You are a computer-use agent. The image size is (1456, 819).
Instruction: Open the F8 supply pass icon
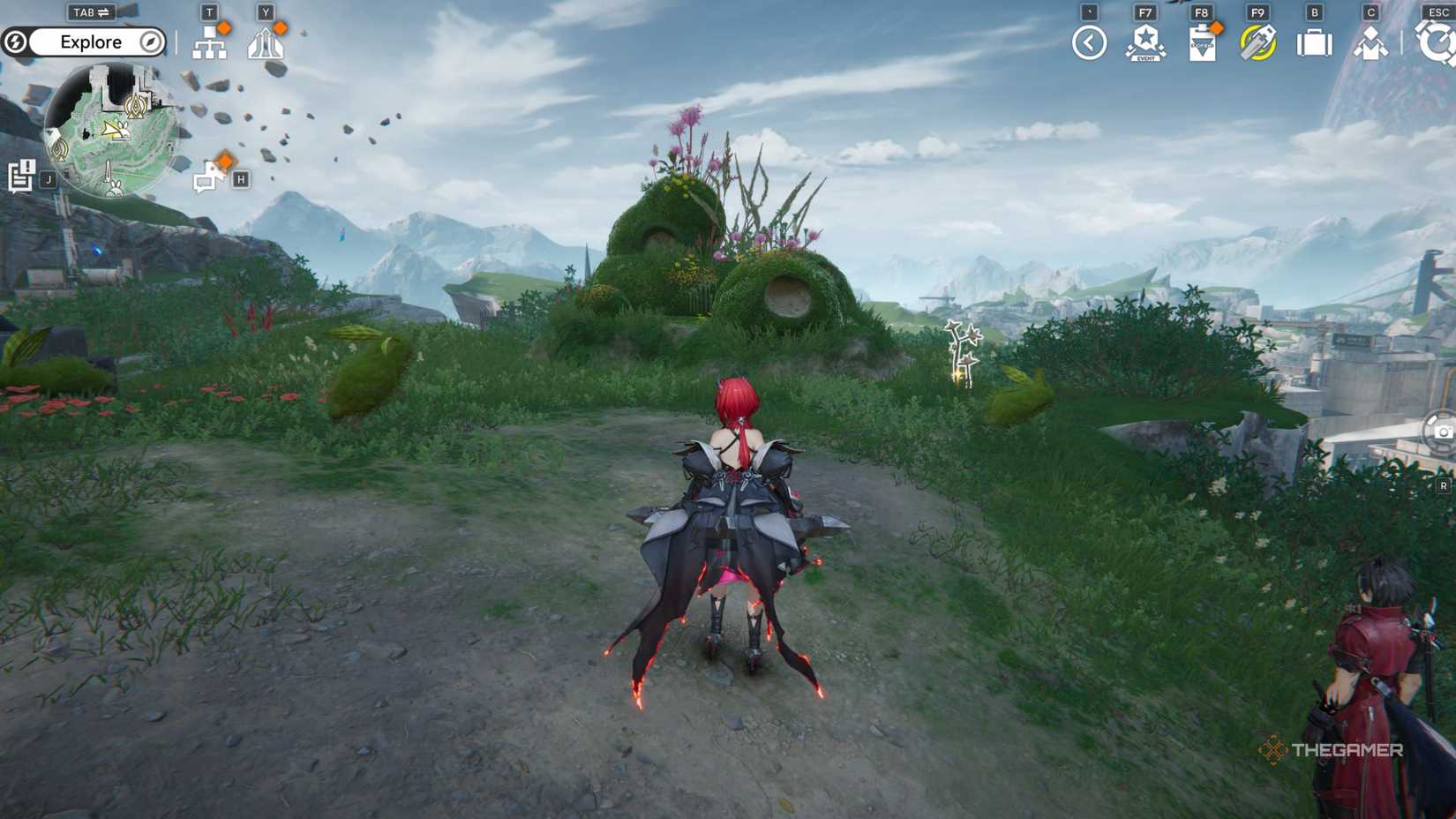(1202, 44)
